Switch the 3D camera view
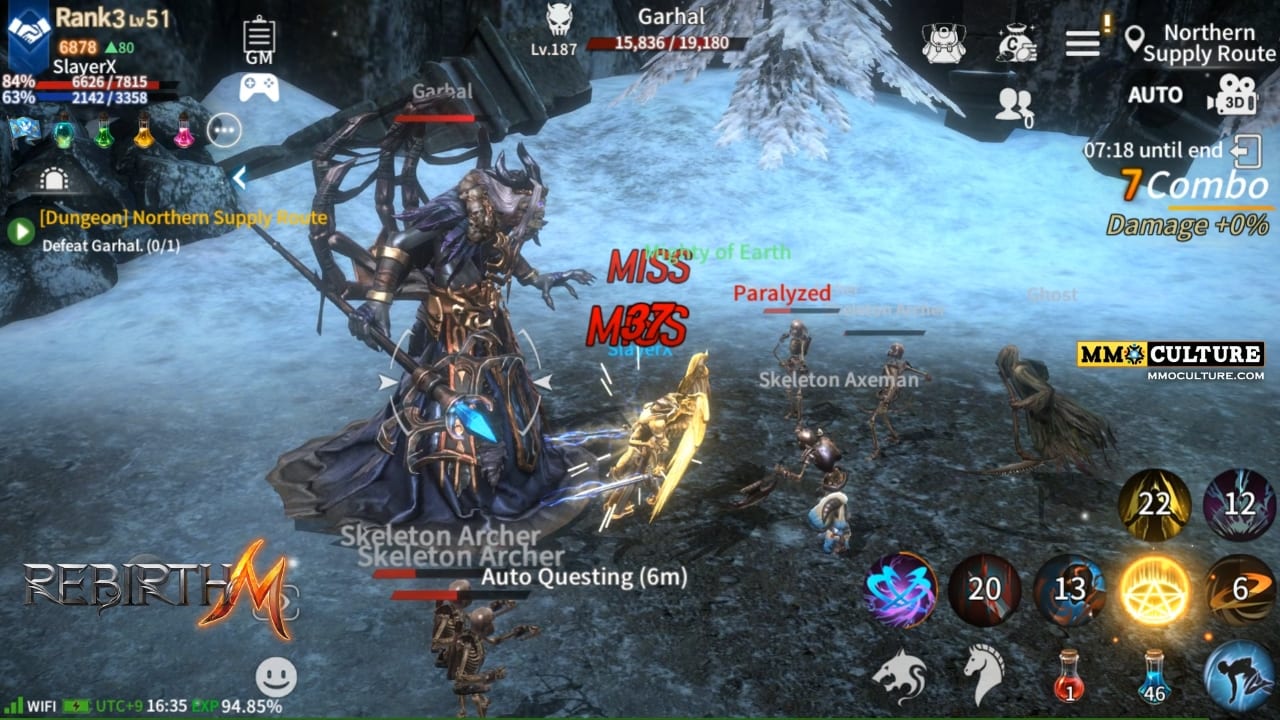This screenshot has width=1280, height=720. tap(1231, 96)
